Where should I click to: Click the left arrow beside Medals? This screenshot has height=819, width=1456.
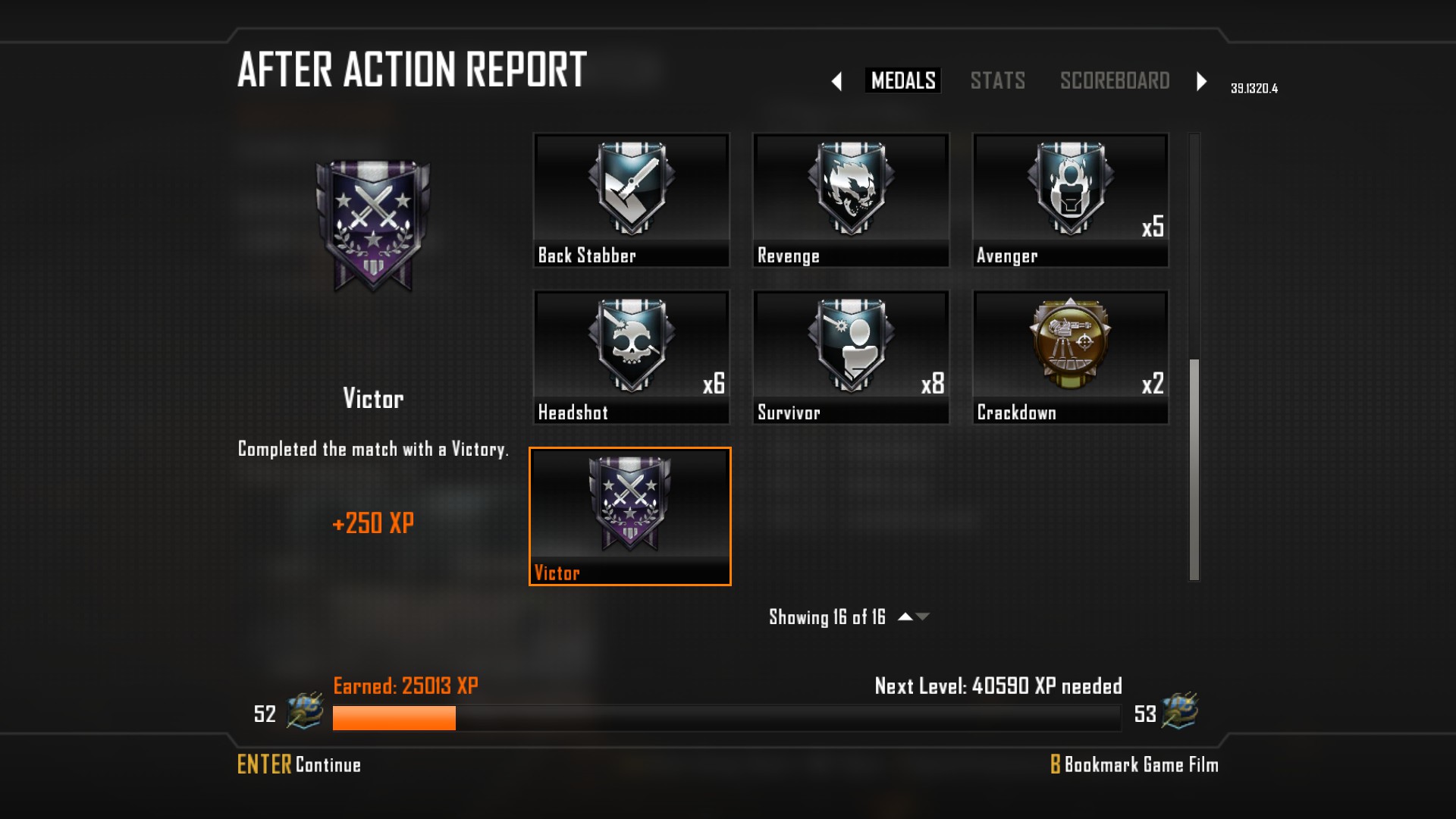tap(836, 81)
